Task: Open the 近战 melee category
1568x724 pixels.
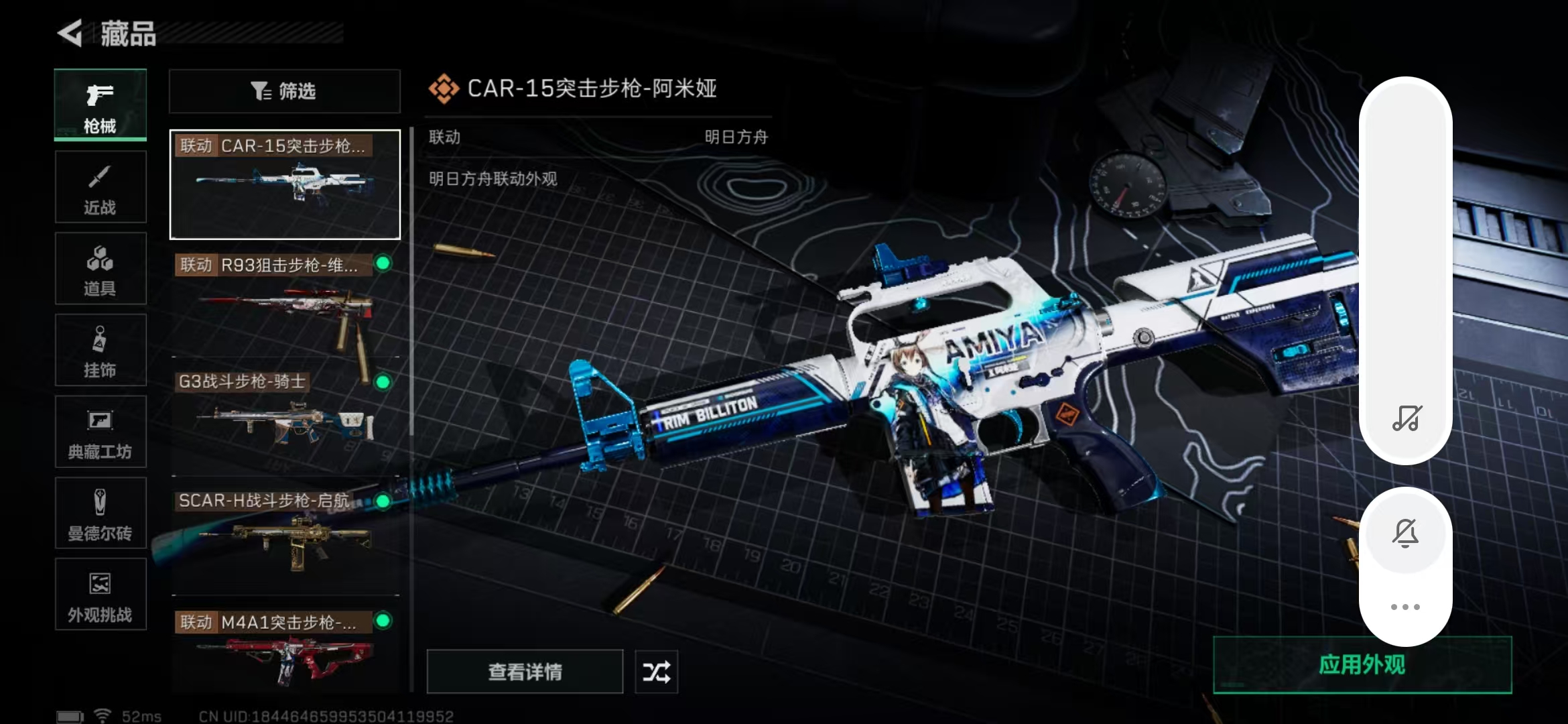Action: pyautogui.click(x=100, y=188)
